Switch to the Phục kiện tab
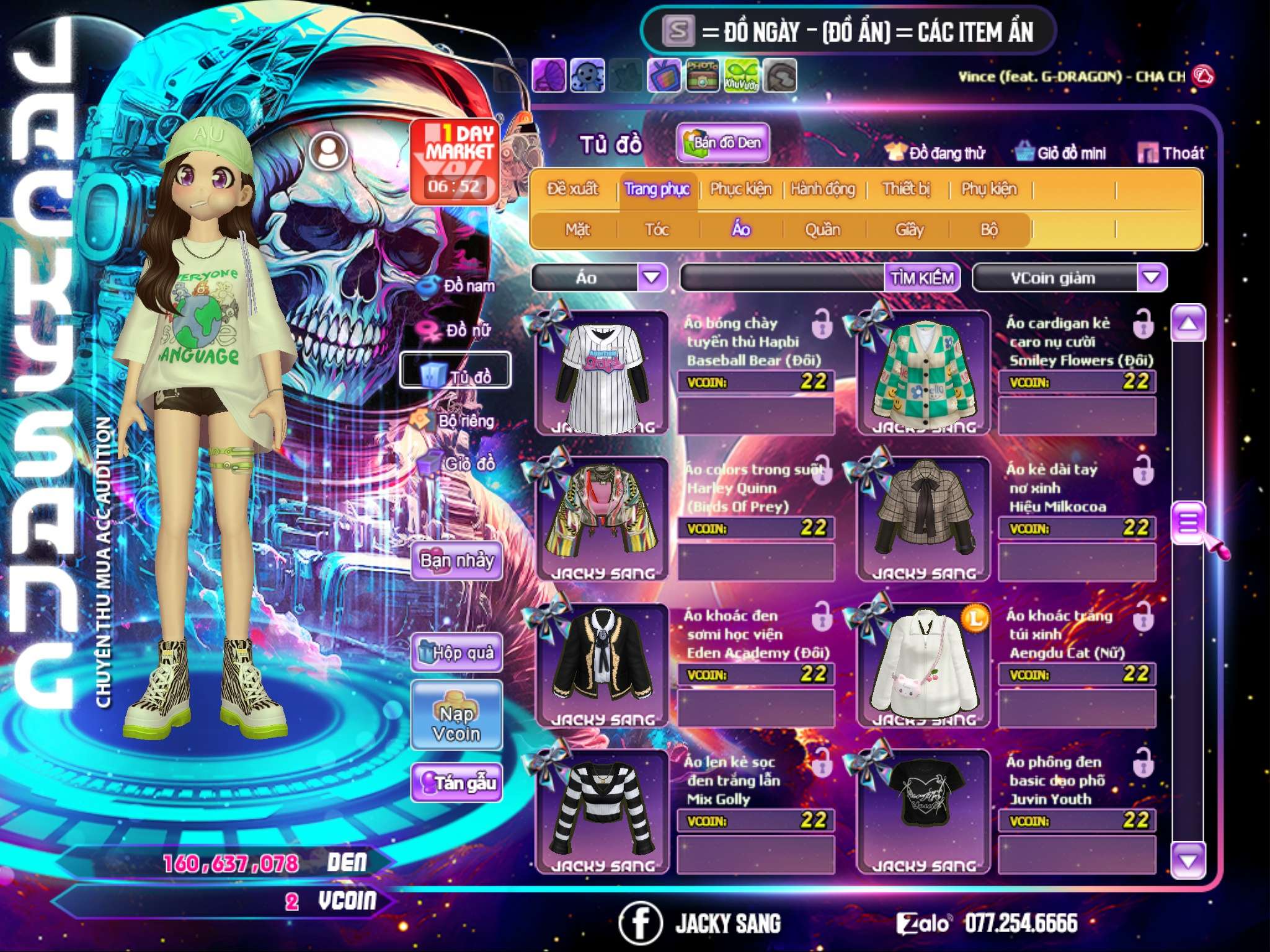Viewport: 1270px width, 952px height. pyautogui.click(x=740, y=188)
